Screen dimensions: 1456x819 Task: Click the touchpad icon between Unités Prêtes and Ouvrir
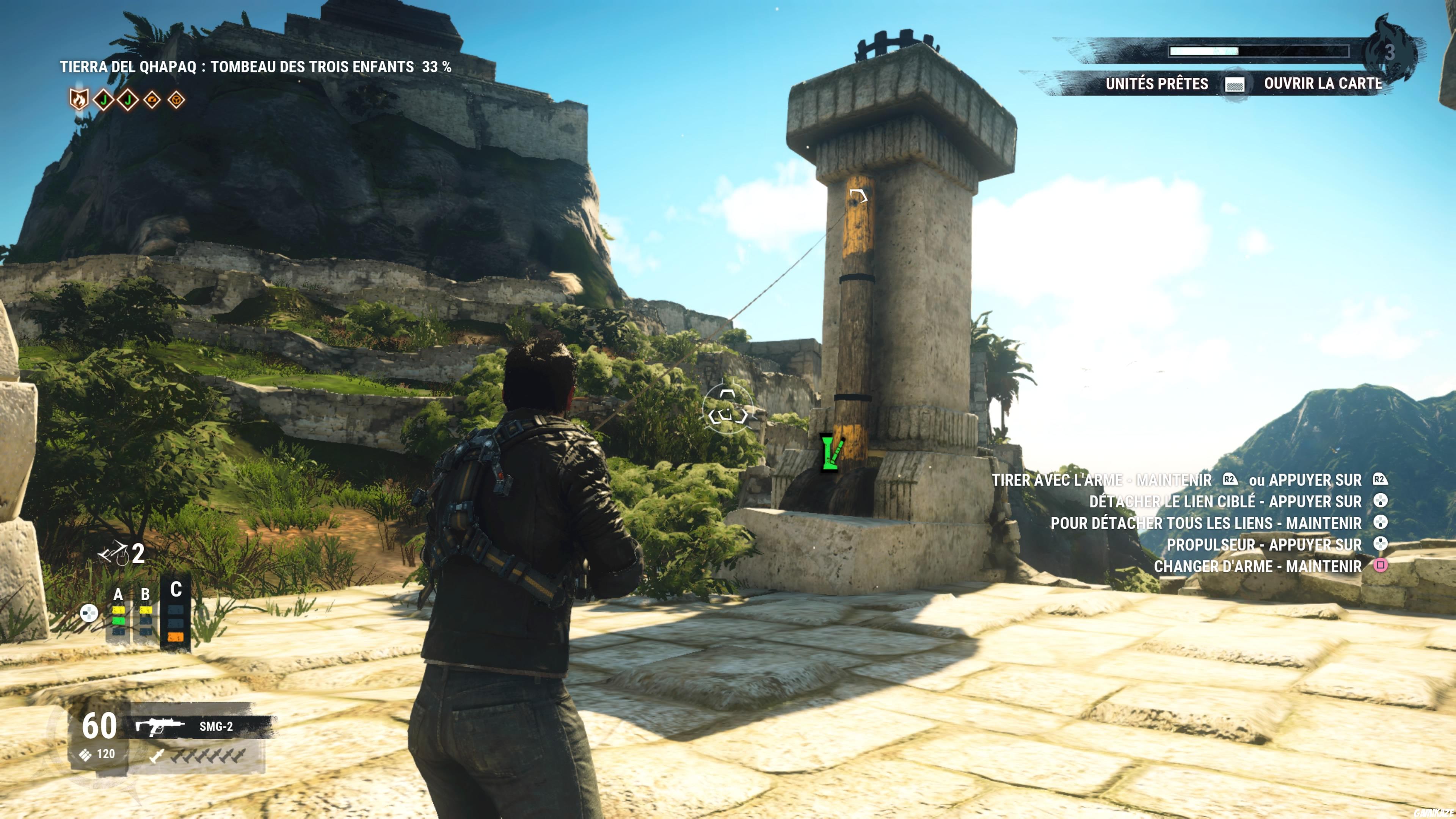1236,84
